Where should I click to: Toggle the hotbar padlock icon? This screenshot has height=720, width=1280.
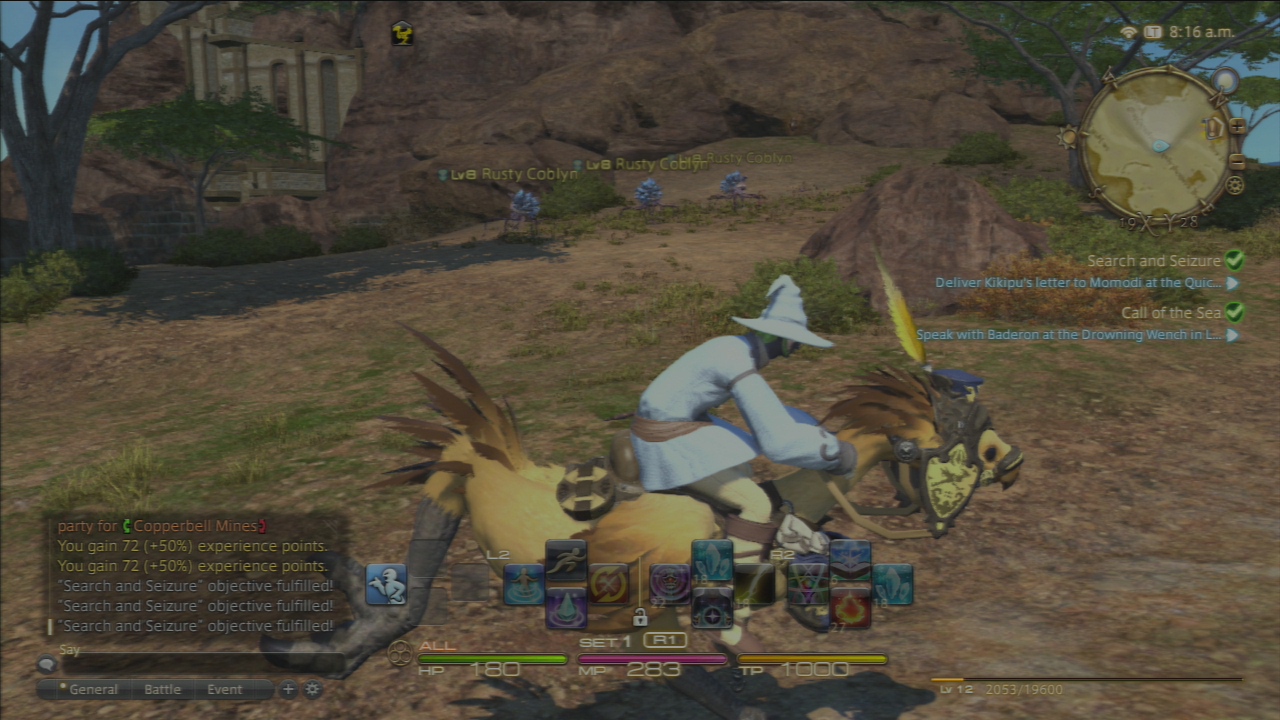tap(640, 617)
